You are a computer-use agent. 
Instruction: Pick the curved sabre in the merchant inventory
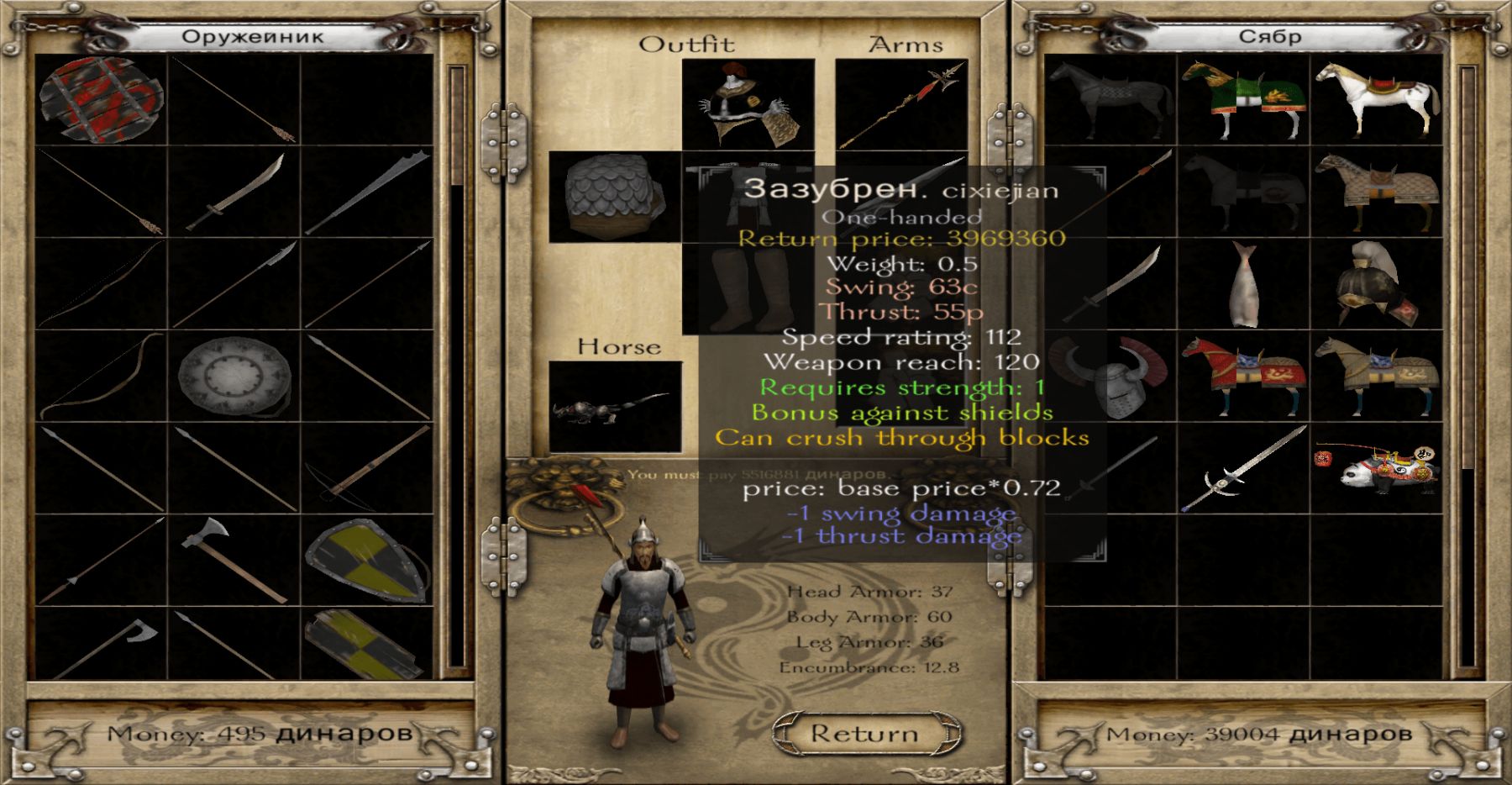(235, 193)
